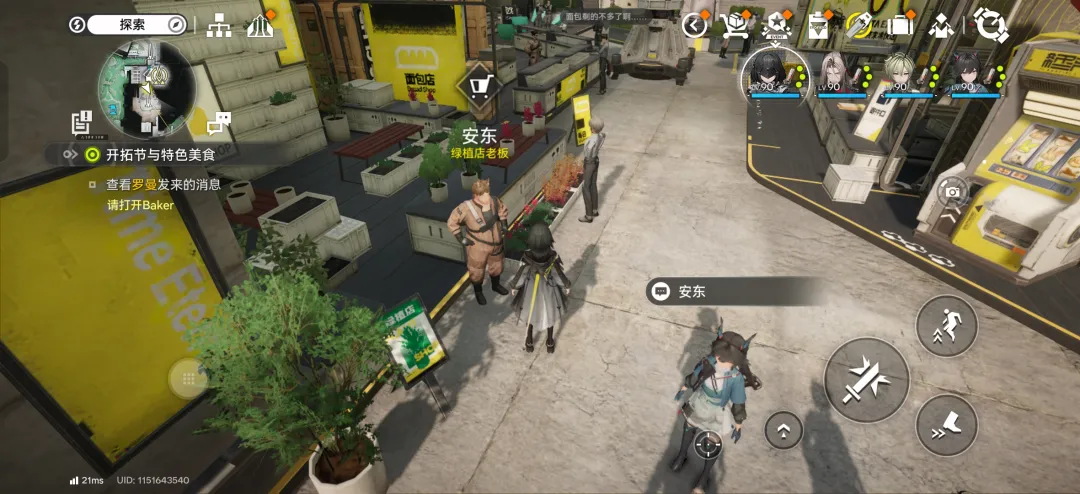Open the camera photo mode icon
Image resolution: width=1080 pixels, height=494 pixels.
[x=952, y=191]
